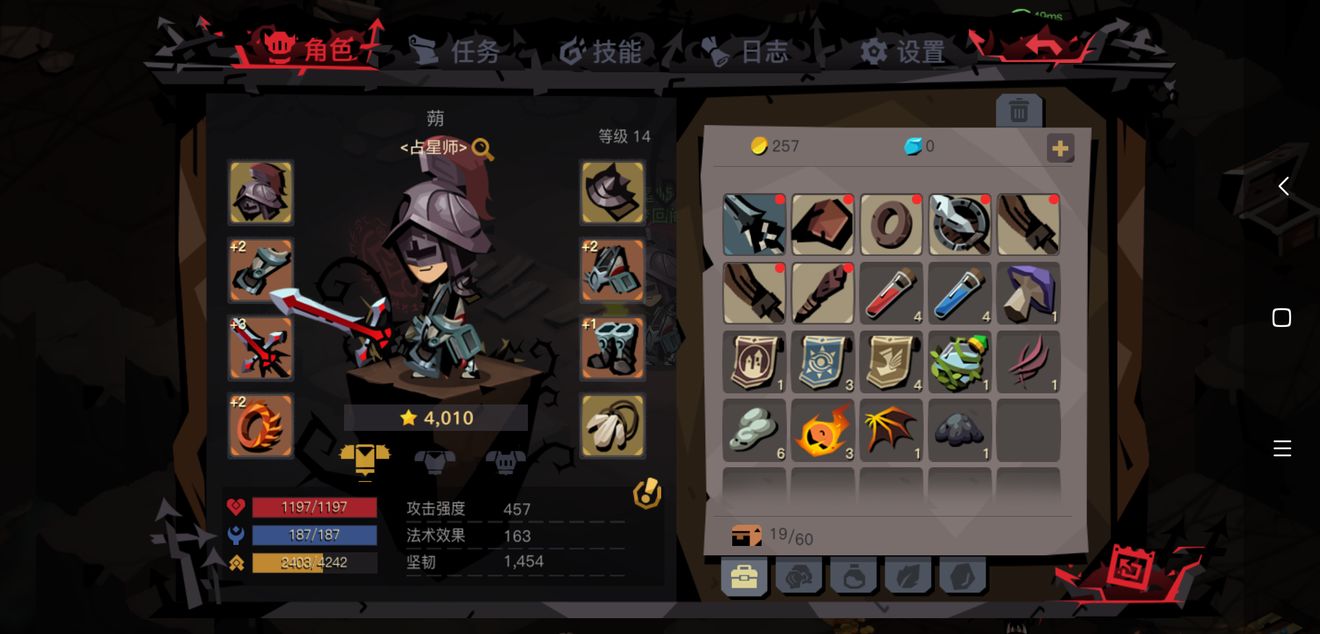The width and height of the screenshot is (1320, 634).
Task: Select the blue mana potion
Action: pos(960,293)
